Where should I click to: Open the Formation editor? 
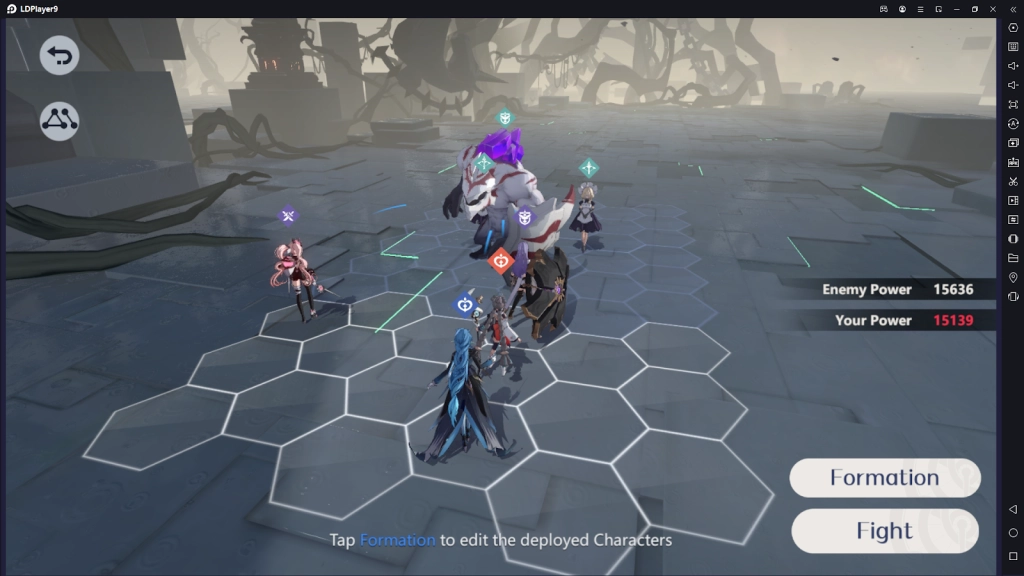click(884, 478)
